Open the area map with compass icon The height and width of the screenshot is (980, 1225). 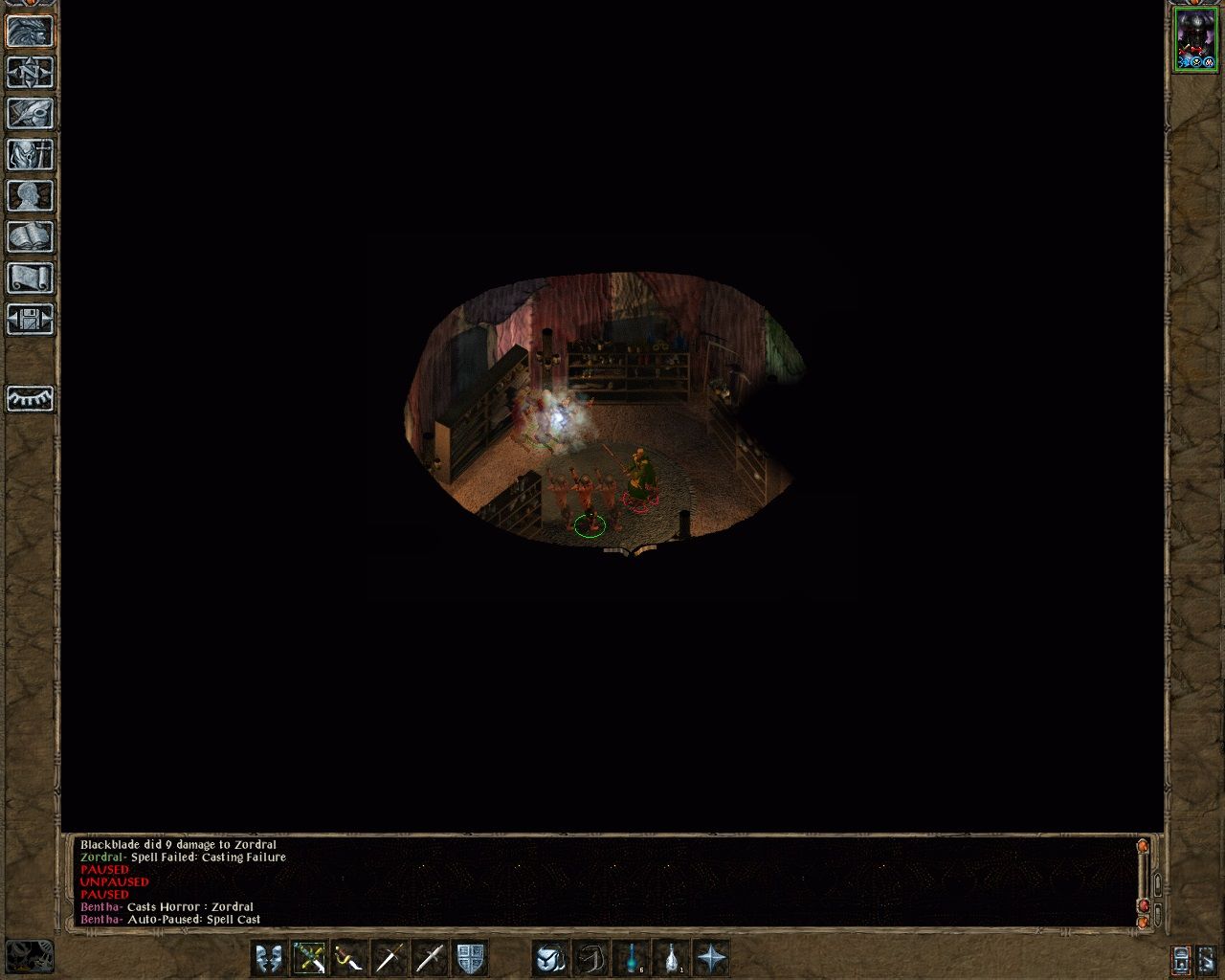pos(30,73)
